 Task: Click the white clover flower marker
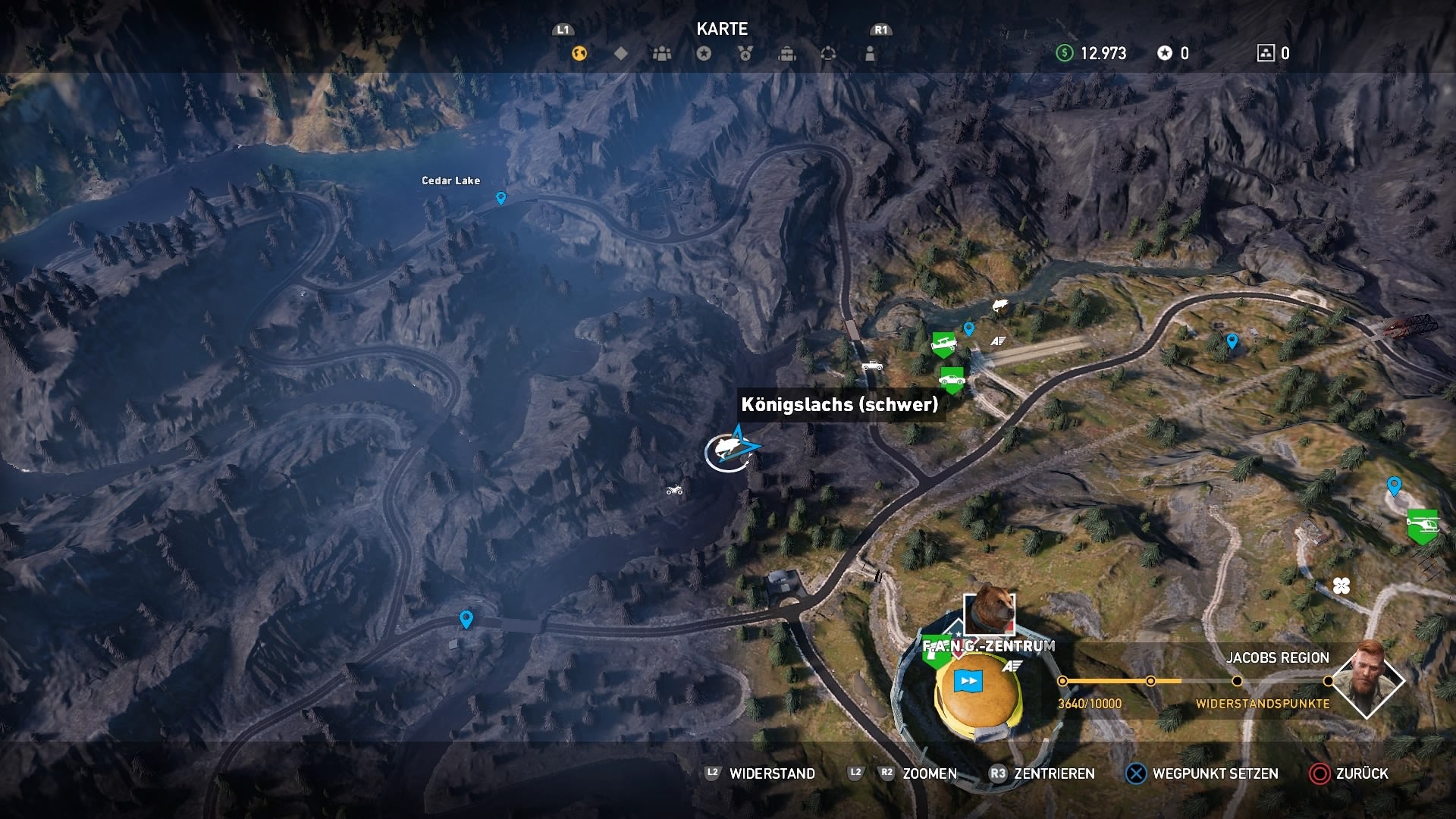(1341, 585)
